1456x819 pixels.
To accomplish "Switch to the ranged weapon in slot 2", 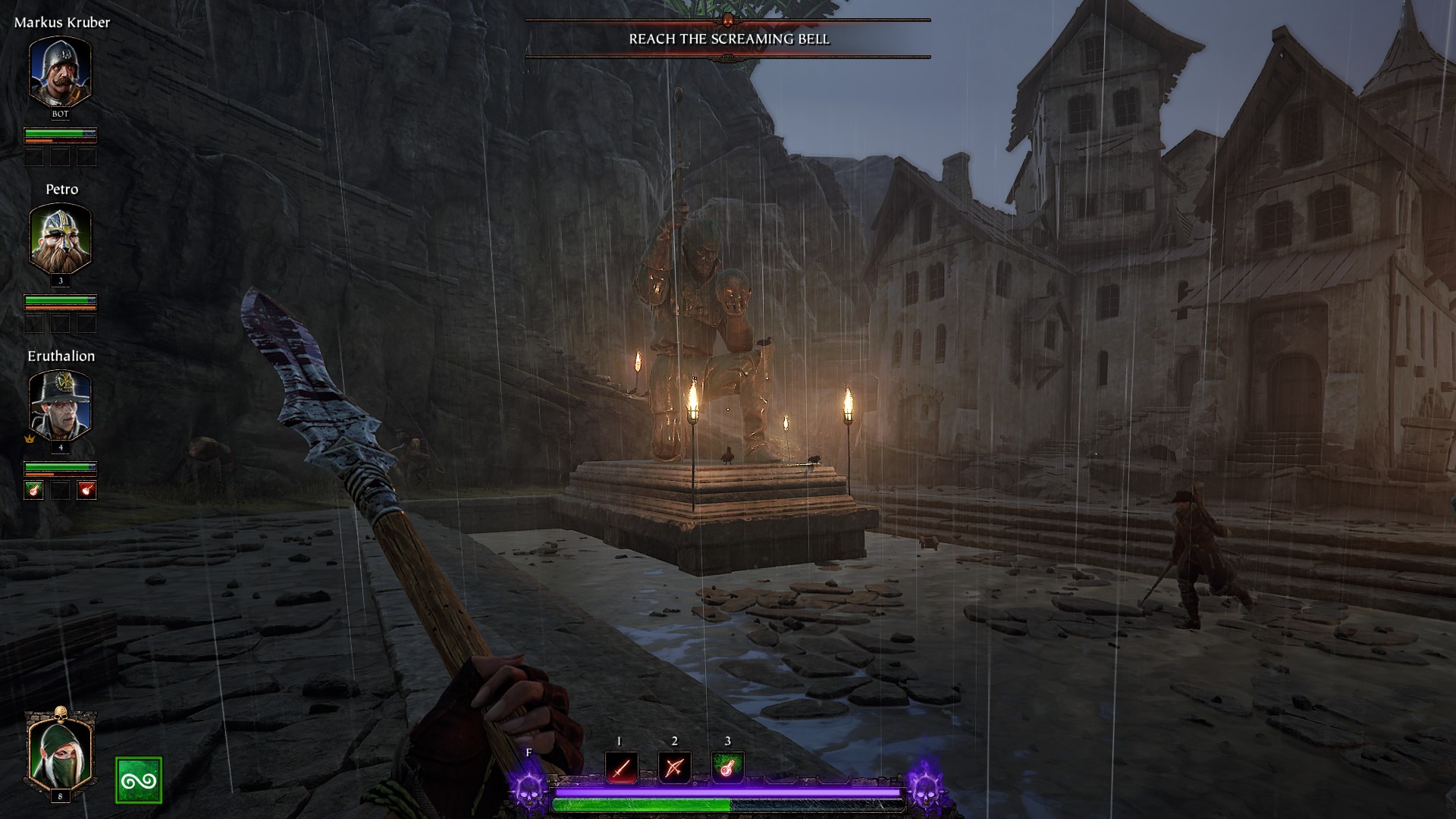I will (x=674, y=768).
